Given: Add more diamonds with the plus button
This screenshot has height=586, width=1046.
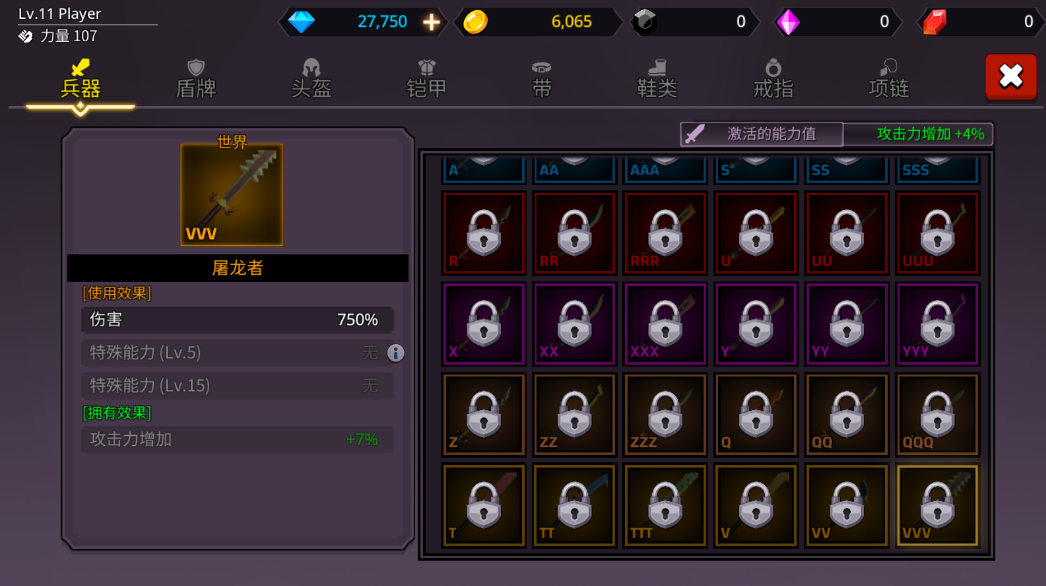Looking at the screenshot, I should (431, 22).
